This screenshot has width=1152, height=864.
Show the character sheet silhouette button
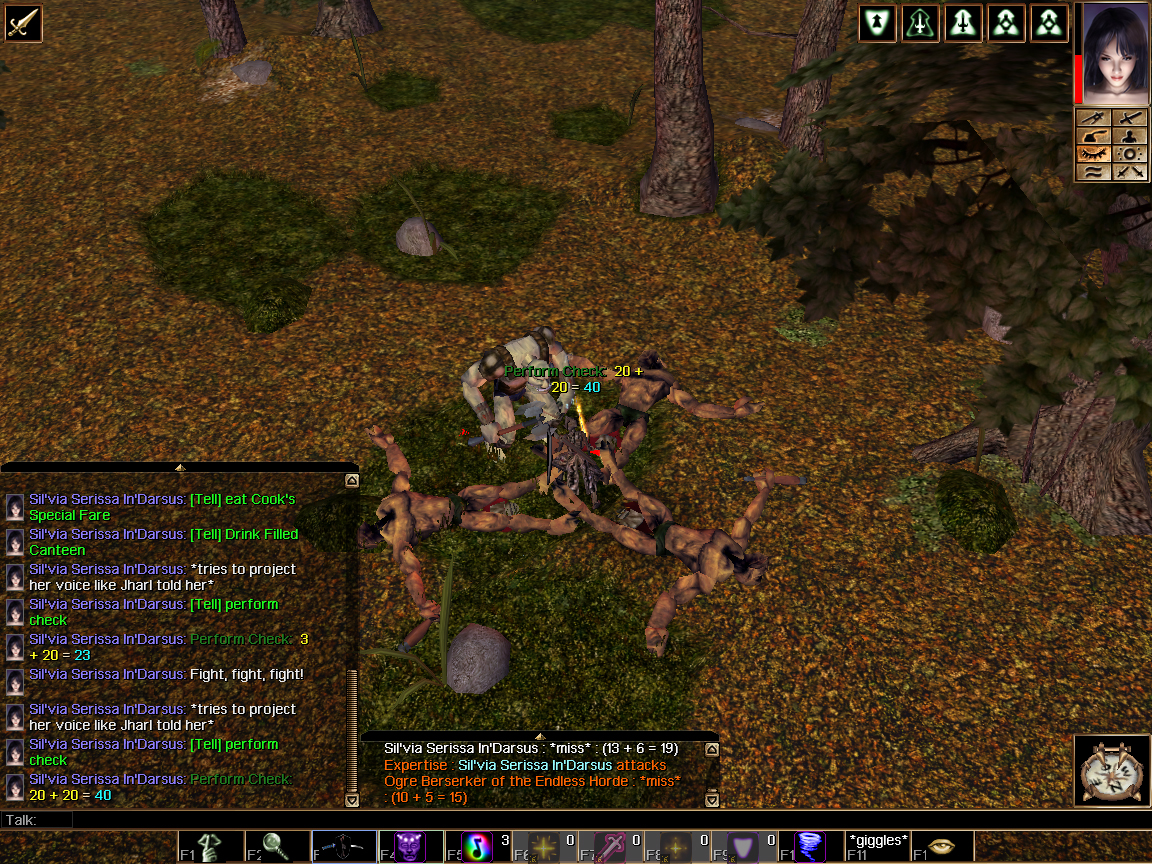1131,136
